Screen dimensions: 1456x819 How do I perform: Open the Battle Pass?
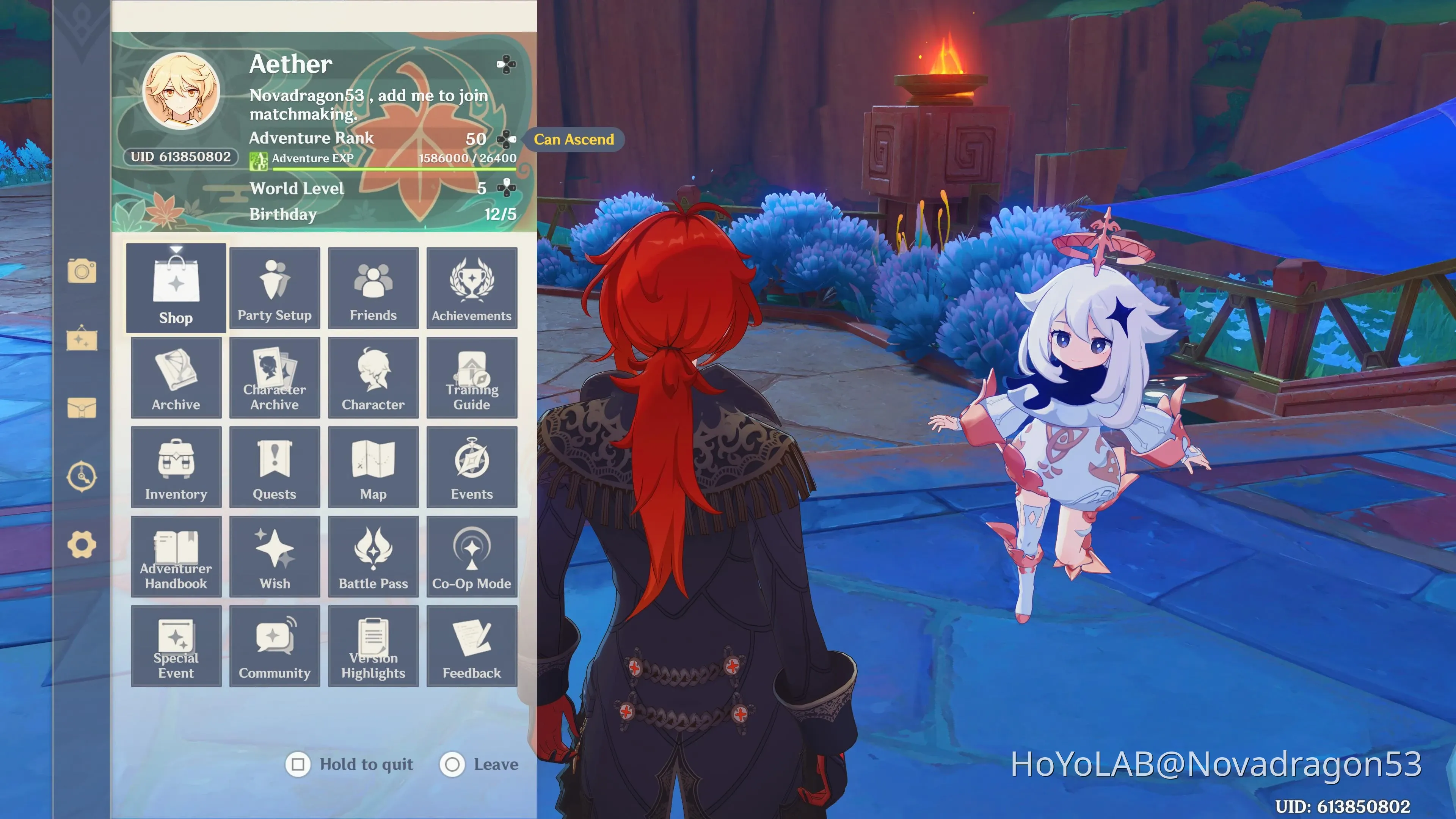click(x=373, y=557)
